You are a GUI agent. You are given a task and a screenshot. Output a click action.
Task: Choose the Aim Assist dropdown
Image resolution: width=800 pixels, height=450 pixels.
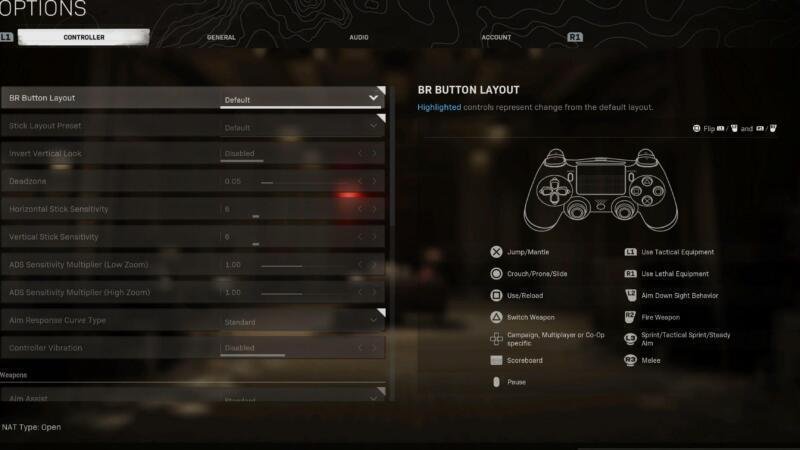tap(301, 397)
